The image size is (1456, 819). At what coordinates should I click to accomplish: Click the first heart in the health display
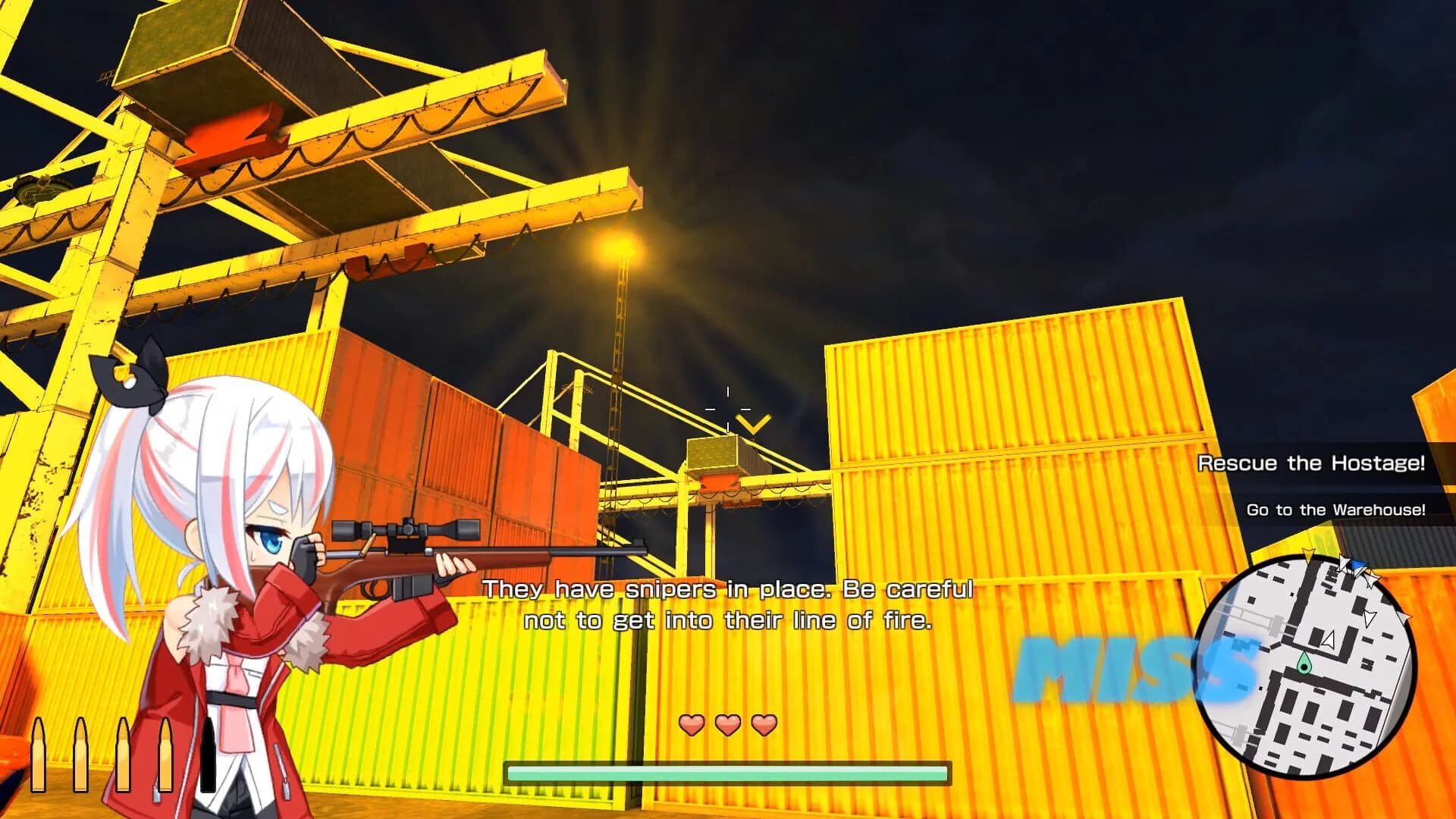pyautogui.click(x=690, y=723)
